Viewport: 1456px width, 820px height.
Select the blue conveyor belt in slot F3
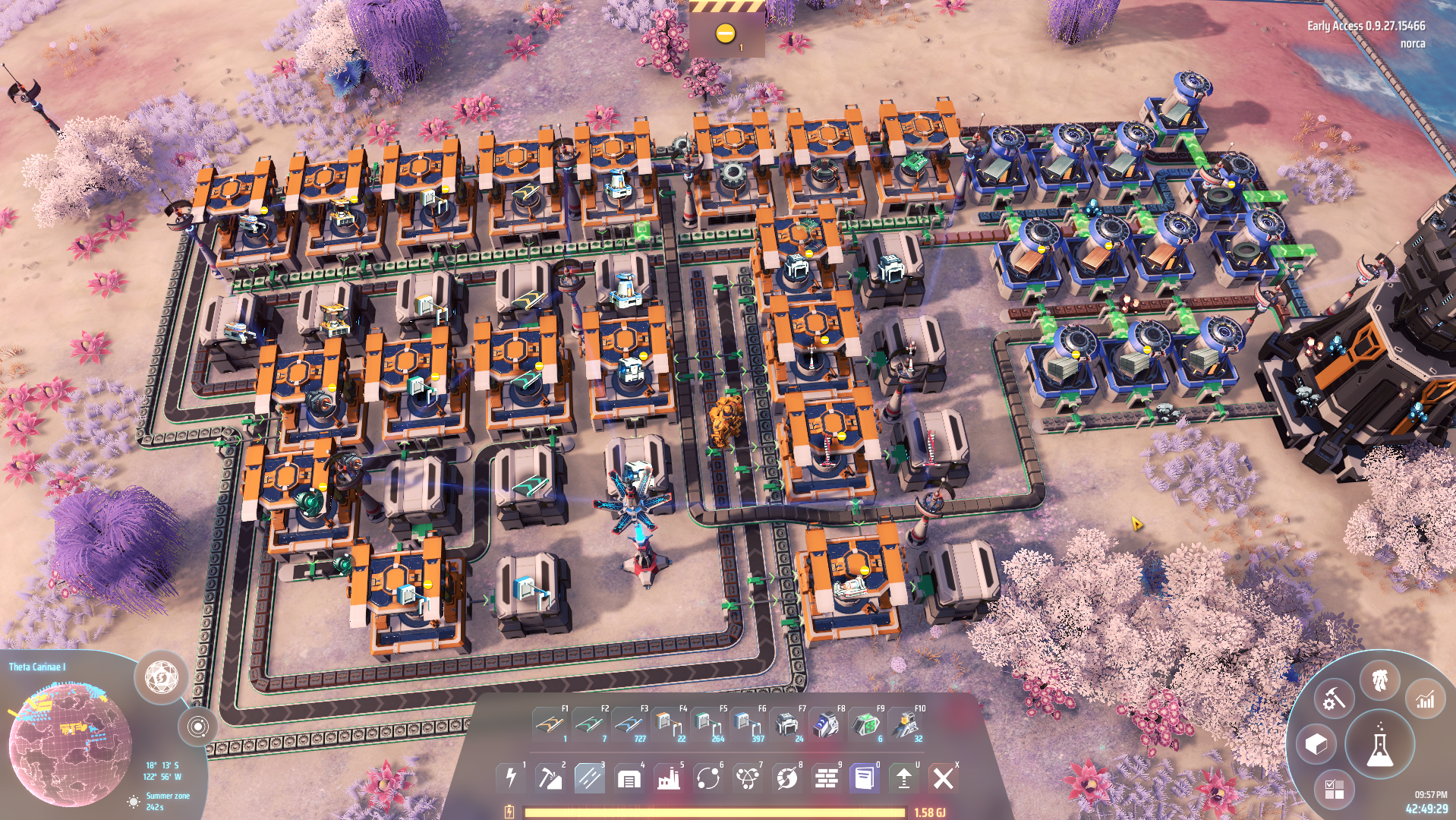pyautogui.click(x=628, y=724)
